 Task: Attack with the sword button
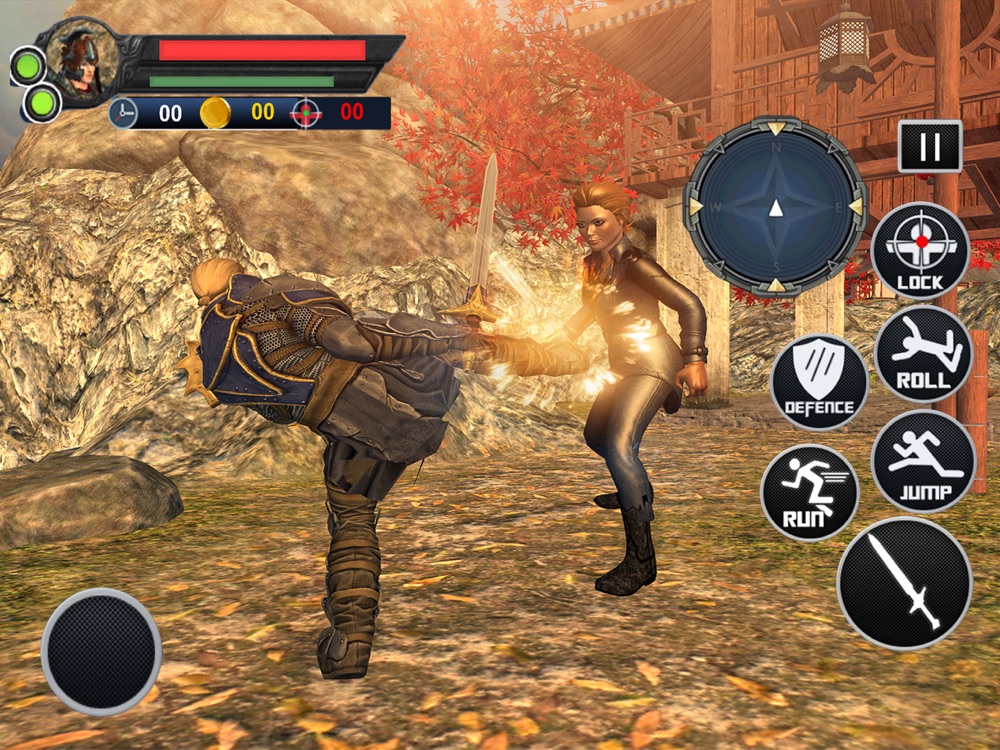[x=904, y=583]
